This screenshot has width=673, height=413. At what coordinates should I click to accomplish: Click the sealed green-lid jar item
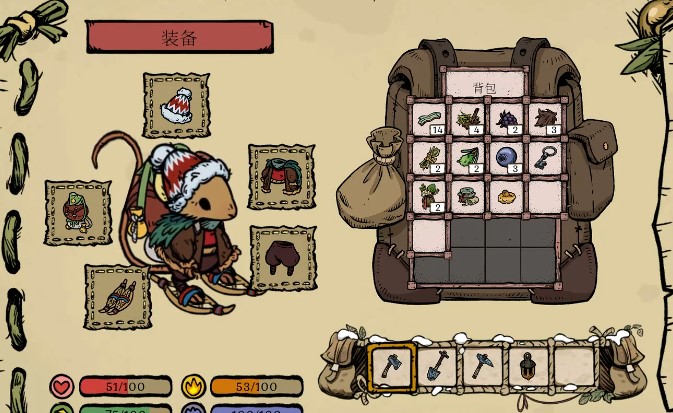pos(468,197)
